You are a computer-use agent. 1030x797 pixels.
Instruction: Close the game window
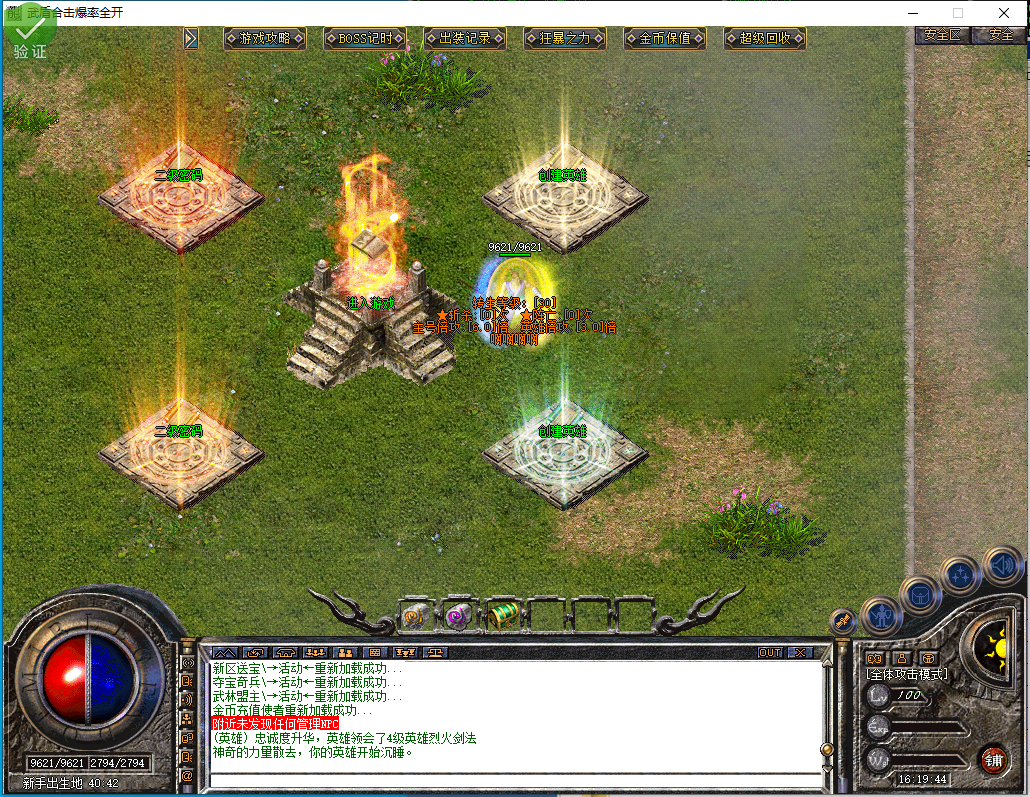tap(1004, 13)
